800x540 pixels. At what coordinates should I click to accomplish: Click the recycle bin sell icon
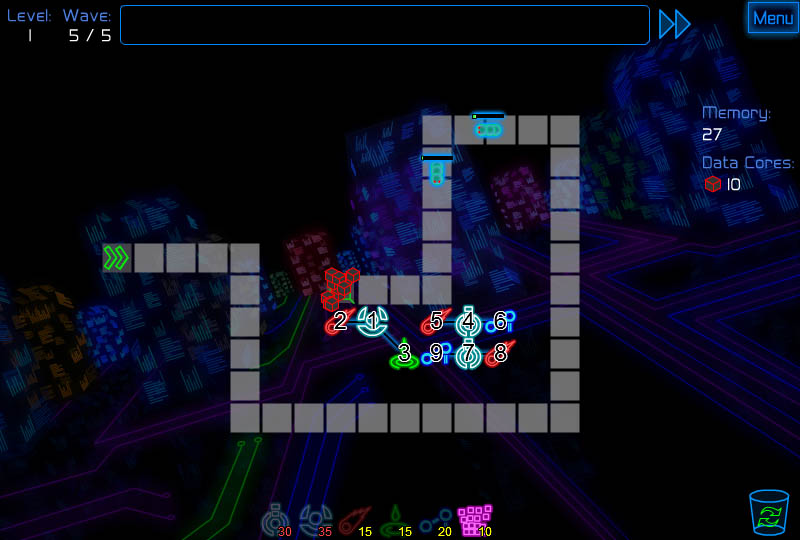click(768, 512)
